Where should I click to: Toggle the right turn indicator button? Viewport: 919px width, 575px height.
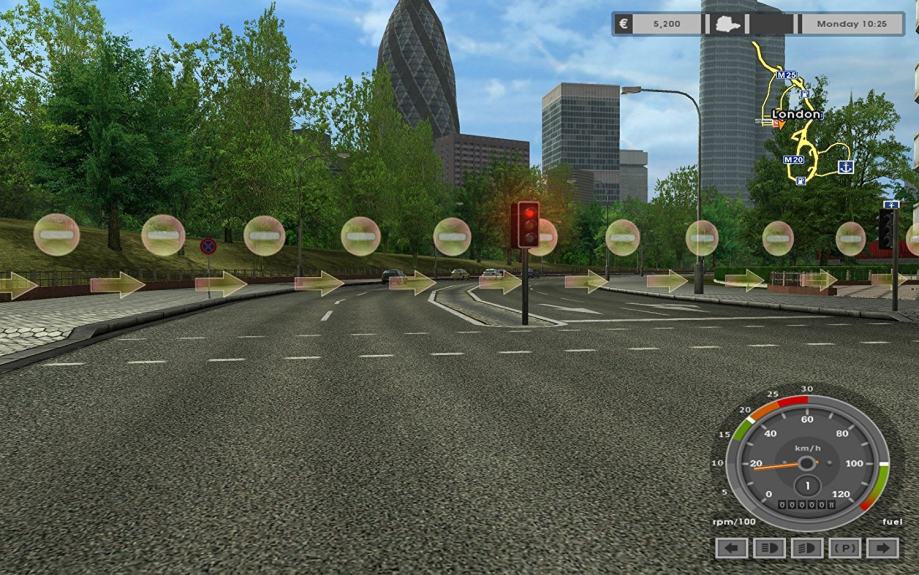tap(882, 548)
